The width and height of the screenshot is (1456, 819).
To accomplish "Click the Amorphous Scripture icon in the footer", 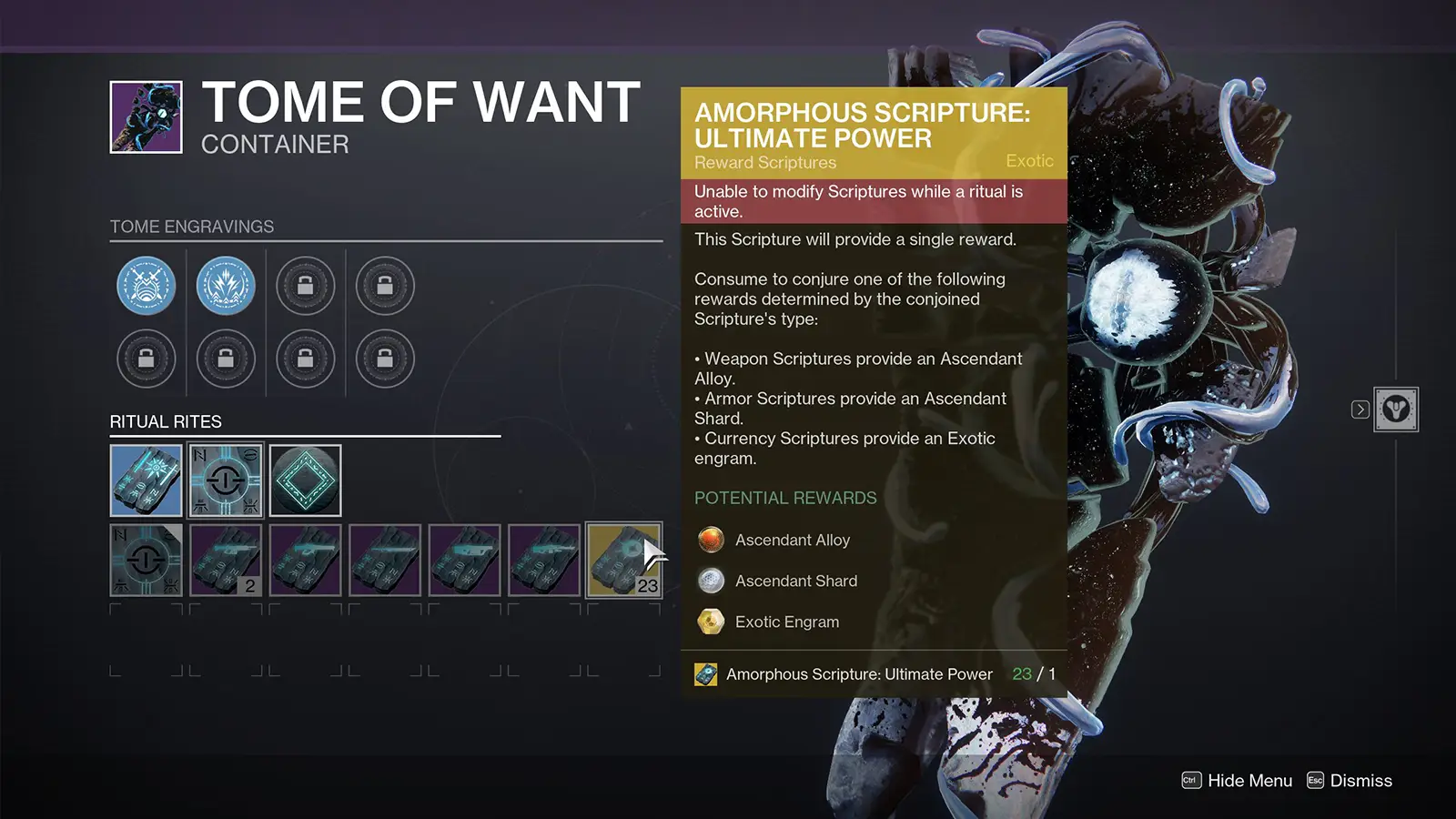I will click(705, 674).
